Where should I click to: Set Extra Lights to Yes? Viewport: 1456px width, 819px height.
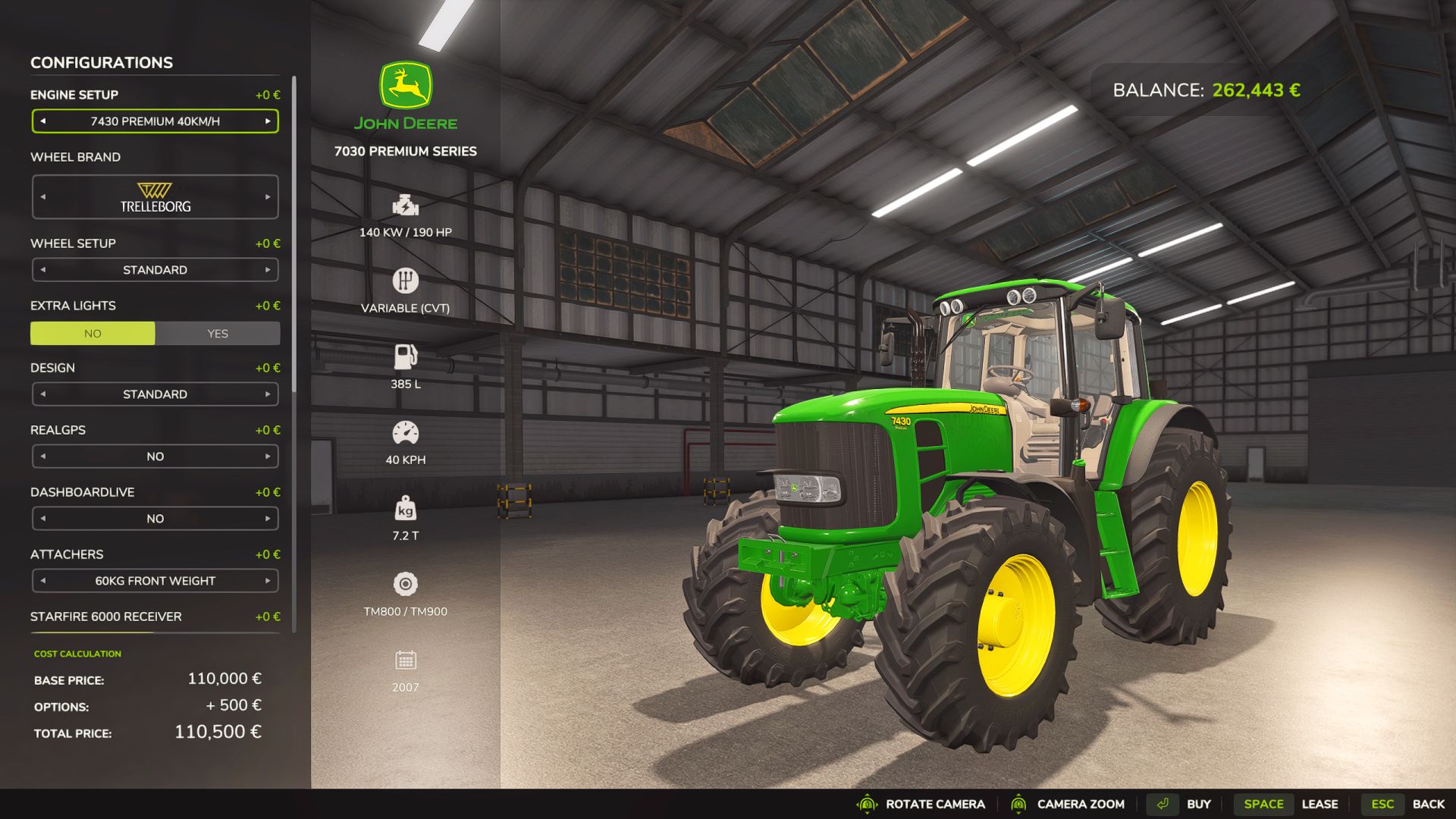pyautogui.click(x=218, y=334)
